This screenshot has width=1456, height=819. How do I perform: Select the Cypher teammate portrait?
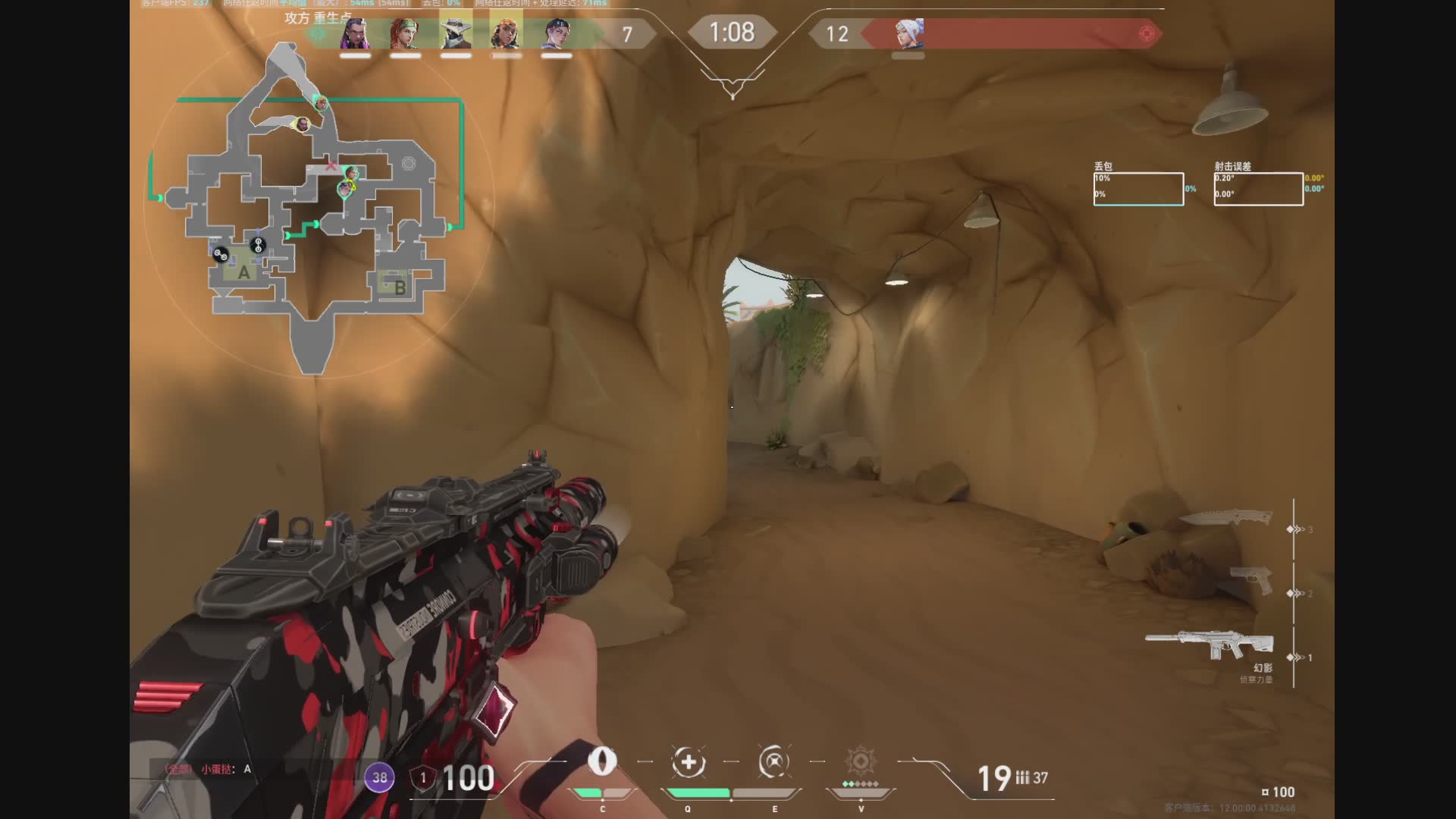point(456,34)
